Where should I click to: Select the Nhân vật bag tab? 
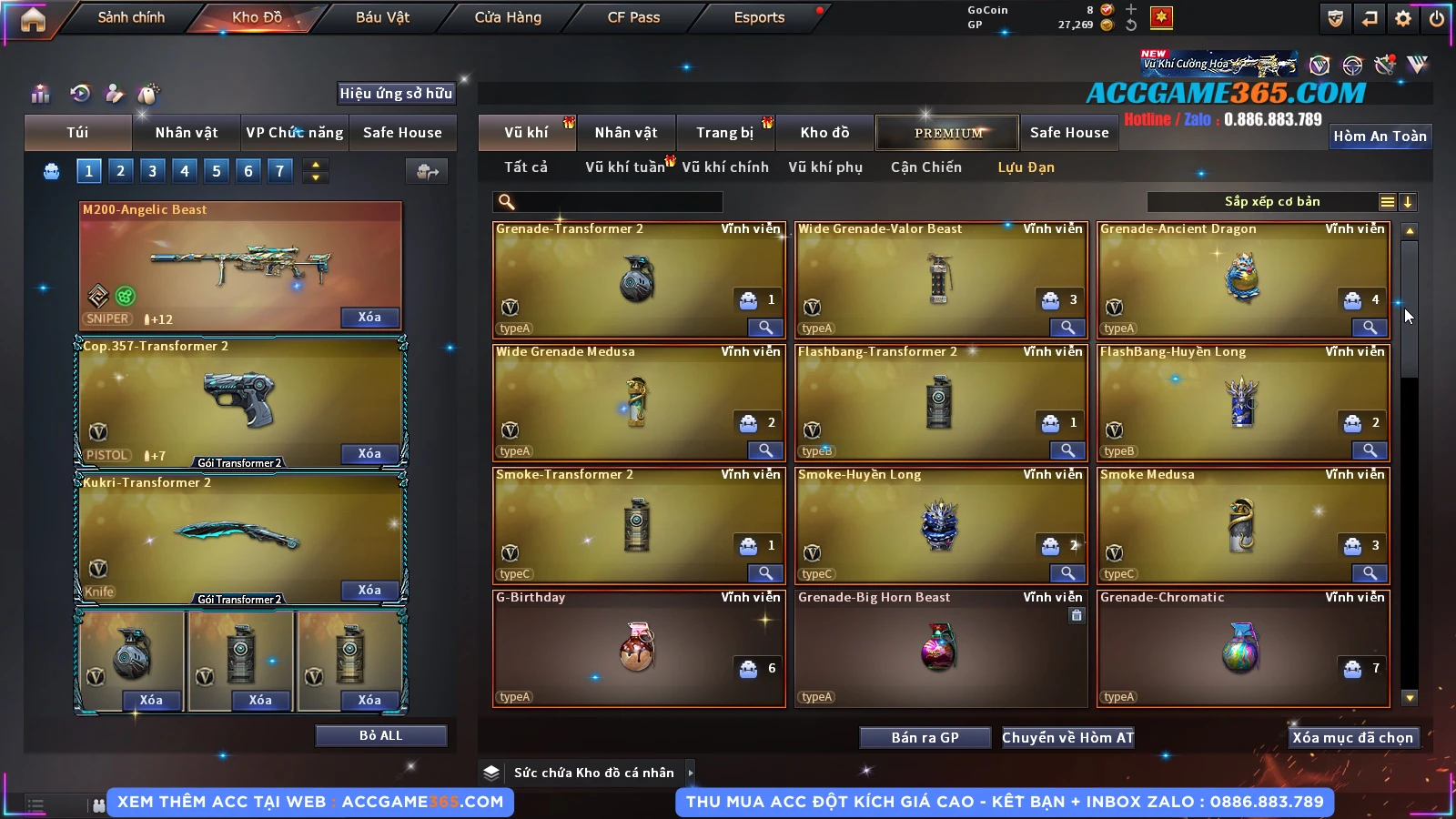pos(187,133)
